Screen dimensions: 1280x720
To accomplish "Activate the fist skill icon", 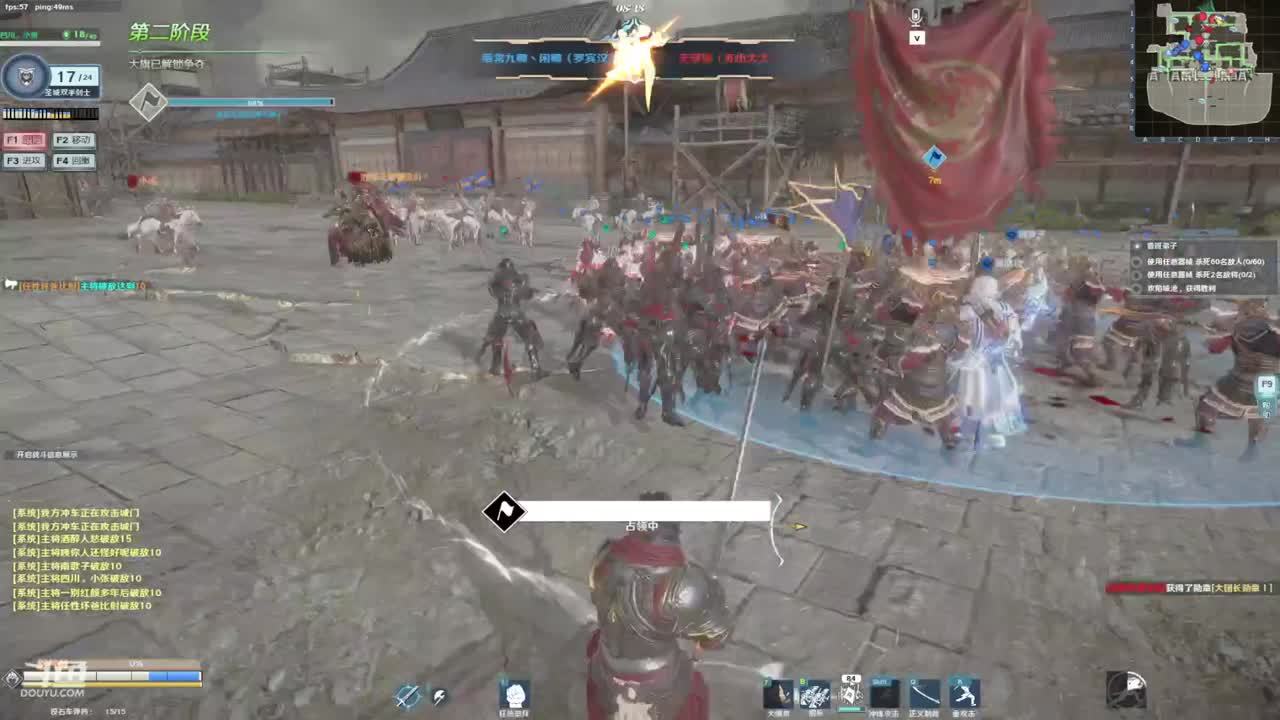I will [514, 694].
